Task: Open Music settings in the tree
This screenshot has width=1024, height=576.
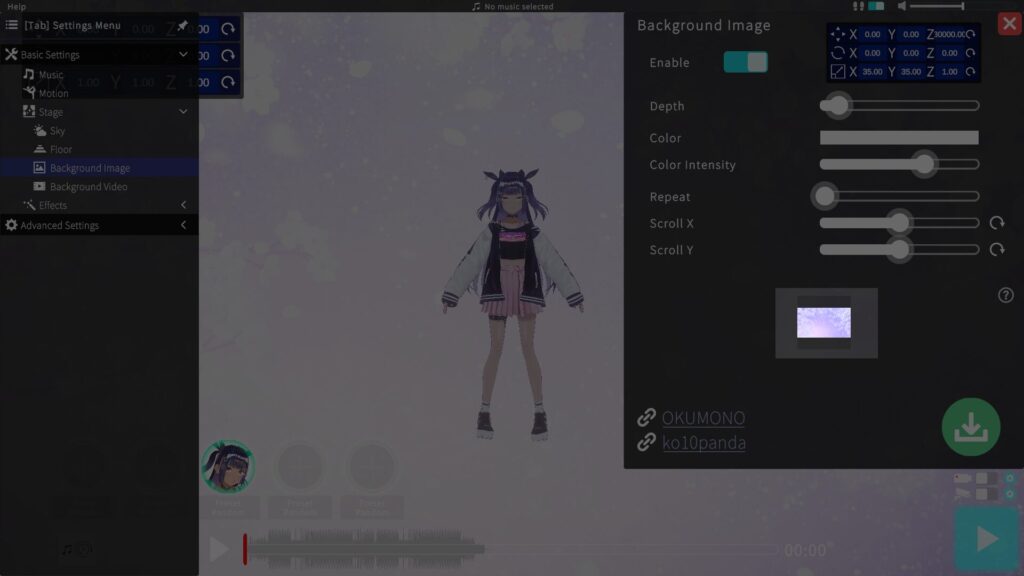Action: point(50,75)
